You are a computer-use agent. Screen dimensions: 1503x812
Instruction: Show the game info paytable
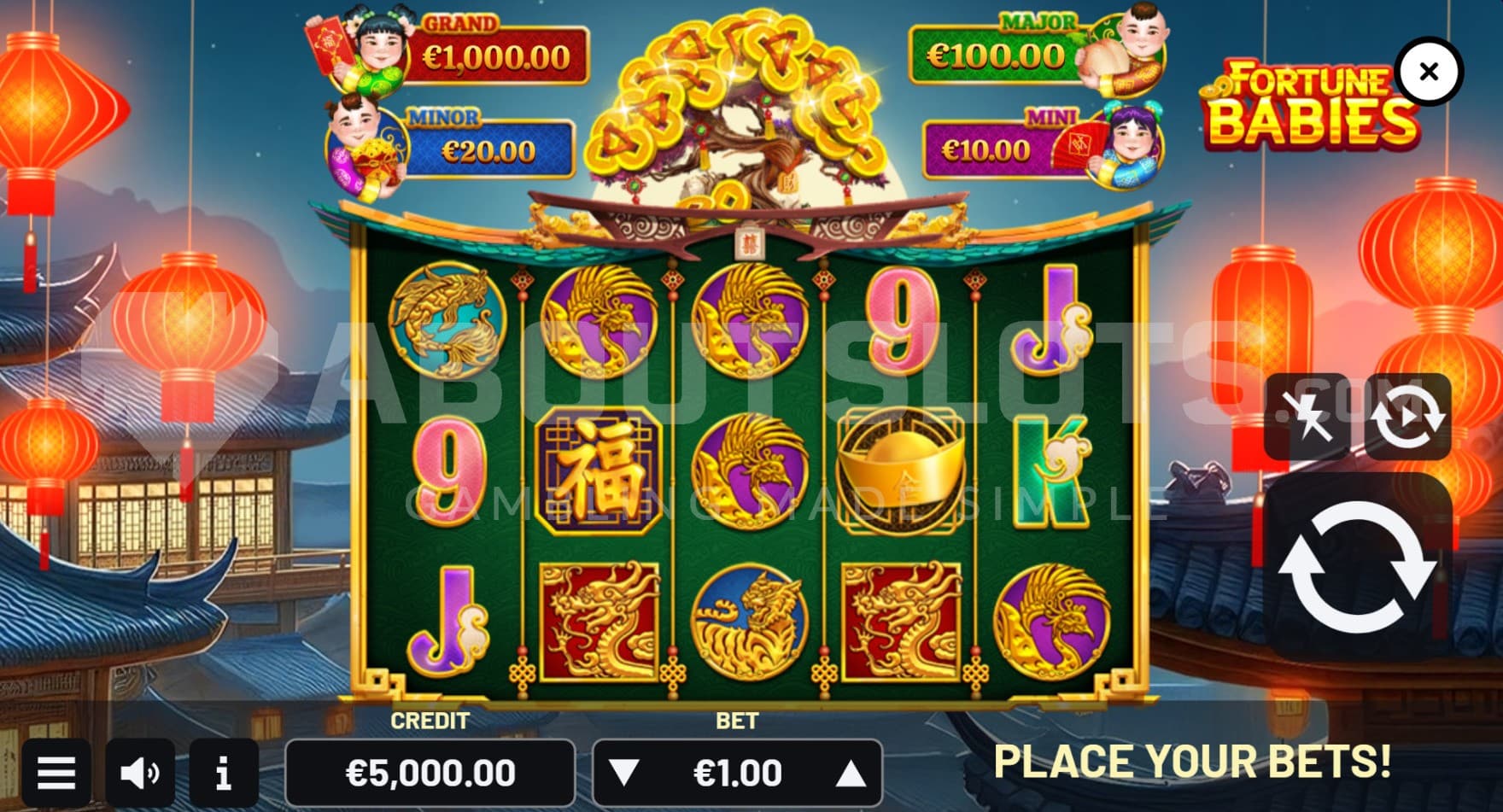(224, 774)
